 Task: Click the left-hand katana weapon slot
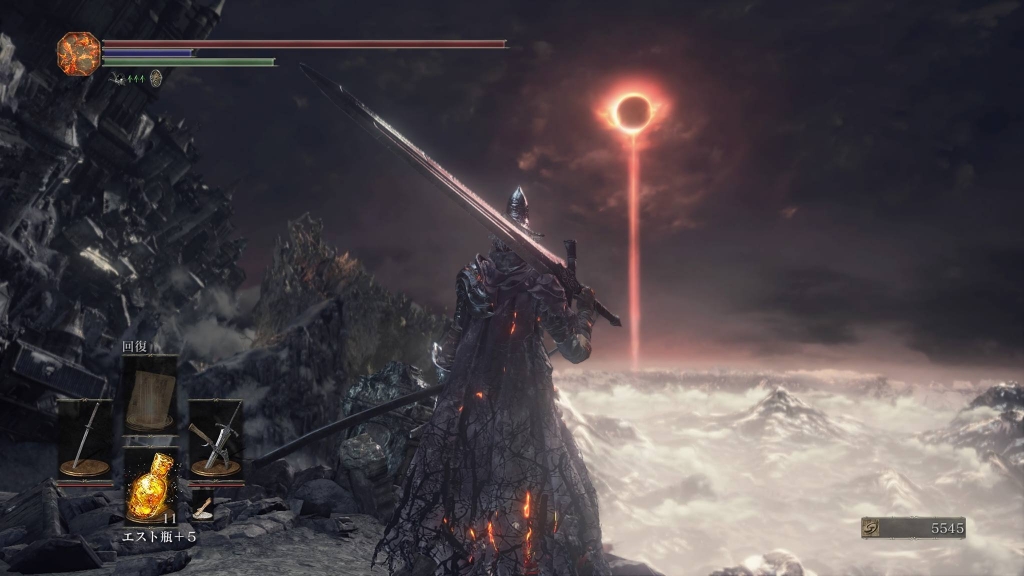(x=84, y=438)
